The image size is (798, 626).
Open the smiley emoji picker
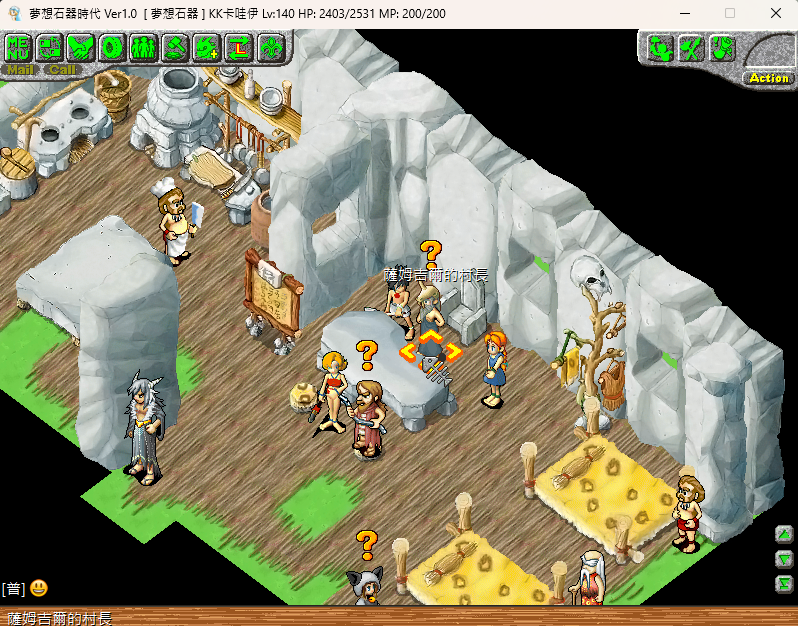39,589
